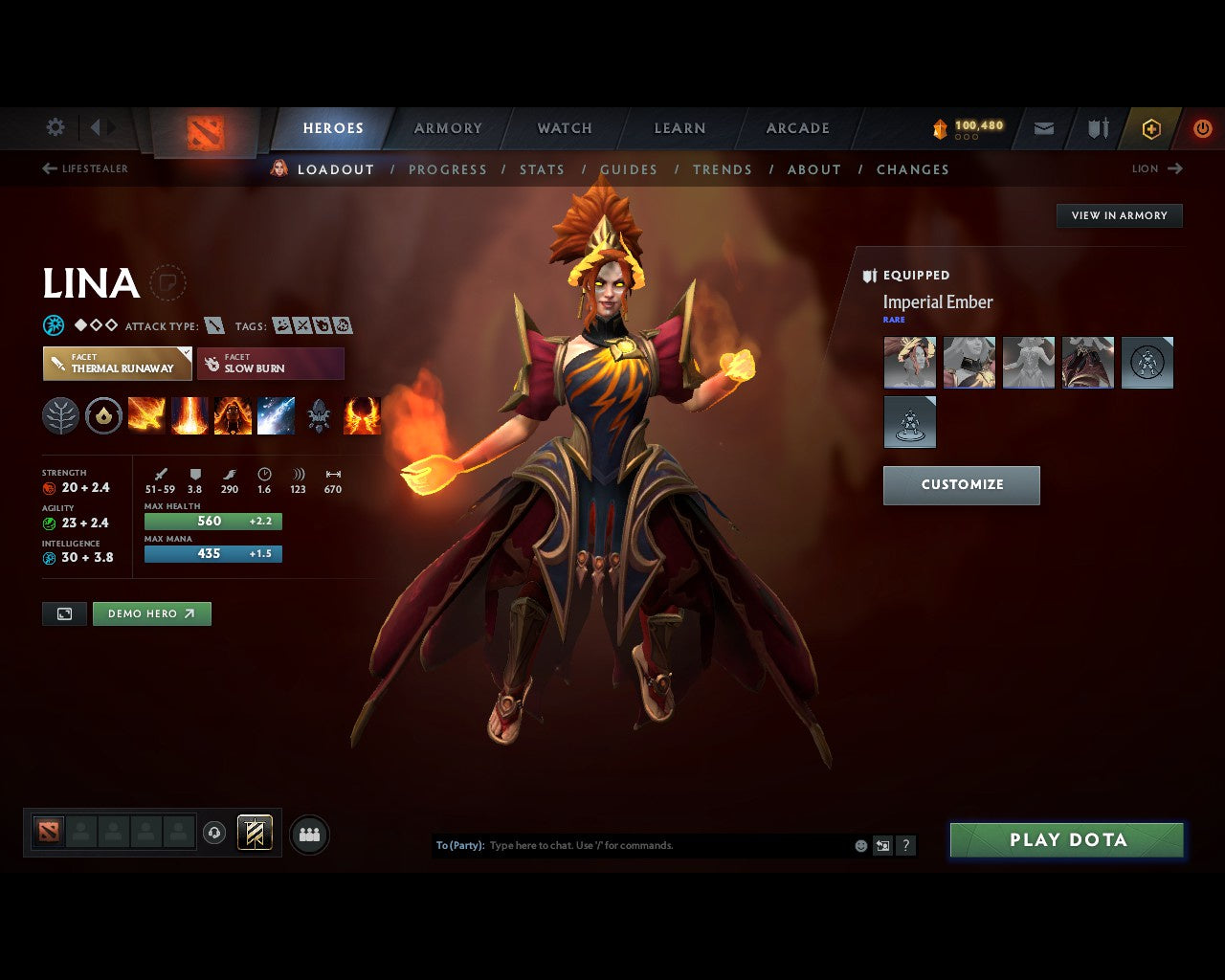Click the CUSTOMIZE button

click(961, 484)
